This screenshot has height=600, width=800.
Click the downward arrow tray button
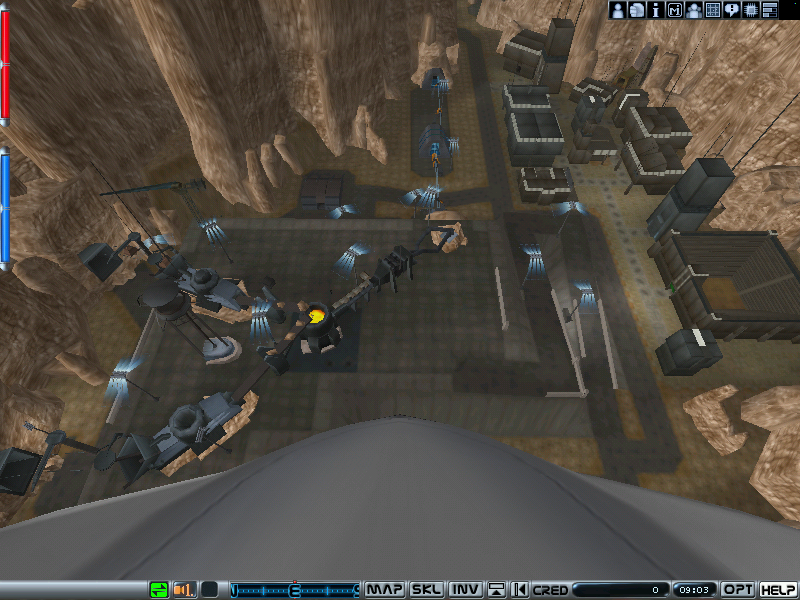(496, 590)
